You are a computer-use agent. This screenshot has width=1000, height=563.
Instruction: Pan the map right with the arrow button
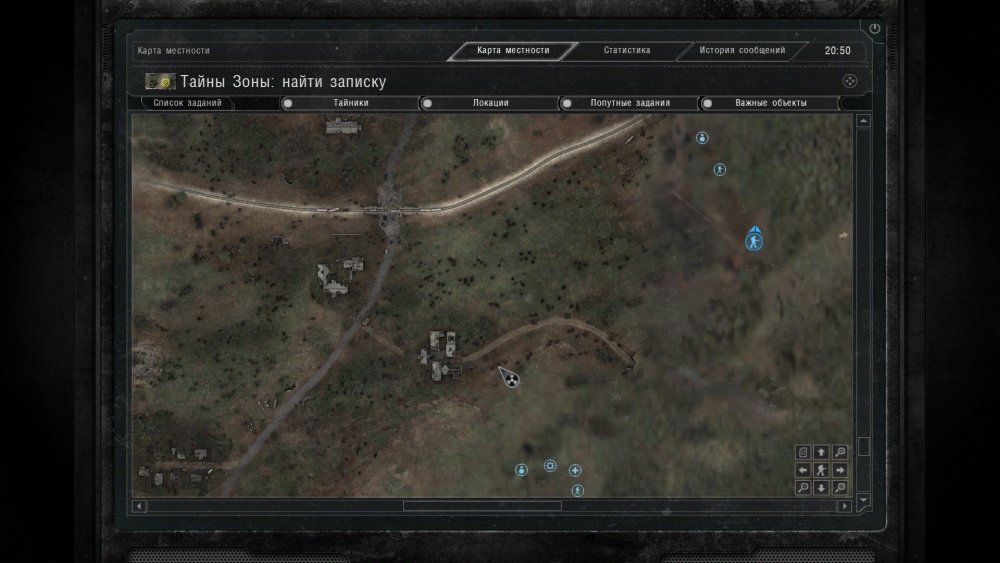click(840, 470)
